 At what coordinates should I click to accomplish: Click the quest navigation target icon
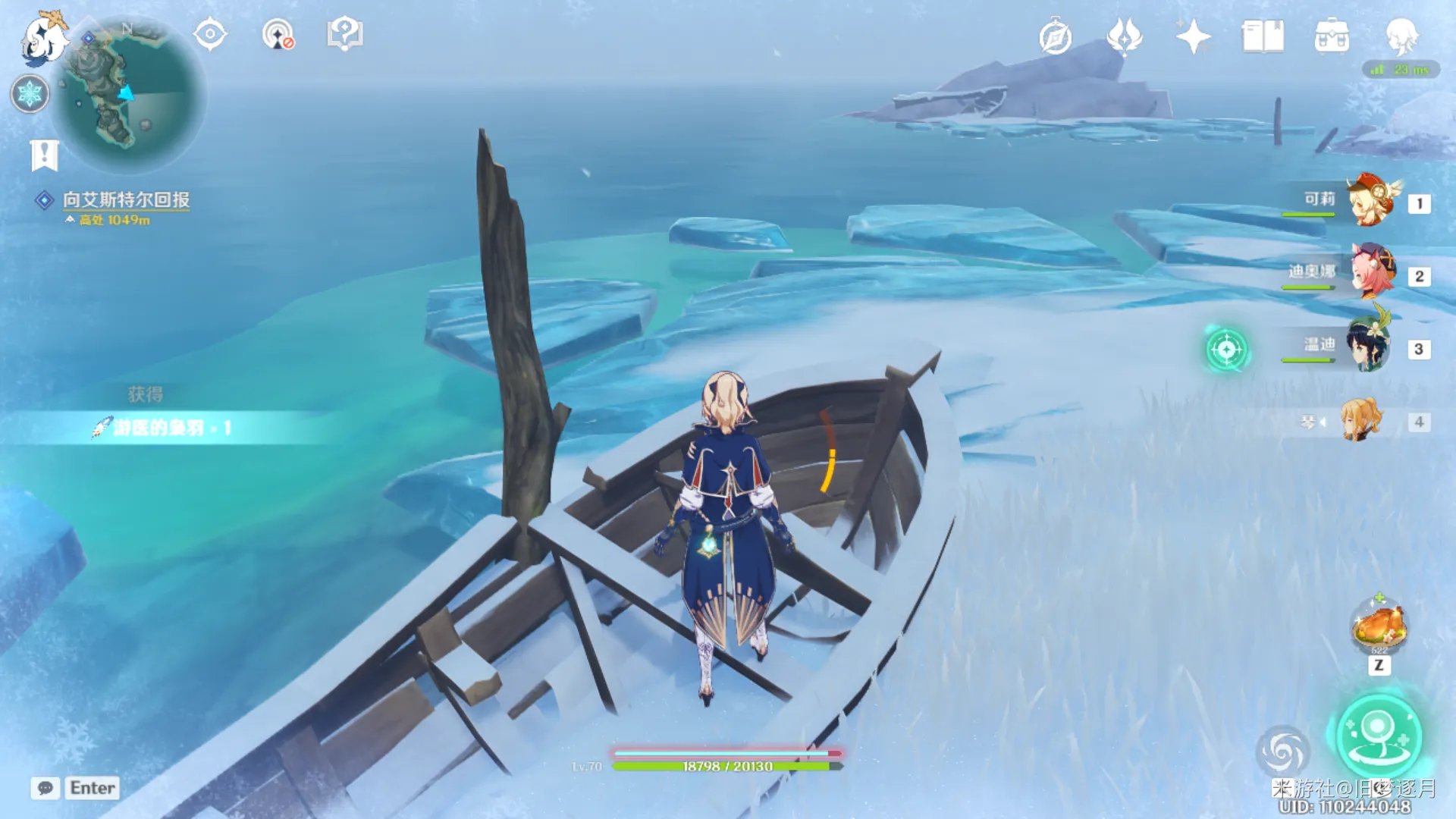[210, 34]
